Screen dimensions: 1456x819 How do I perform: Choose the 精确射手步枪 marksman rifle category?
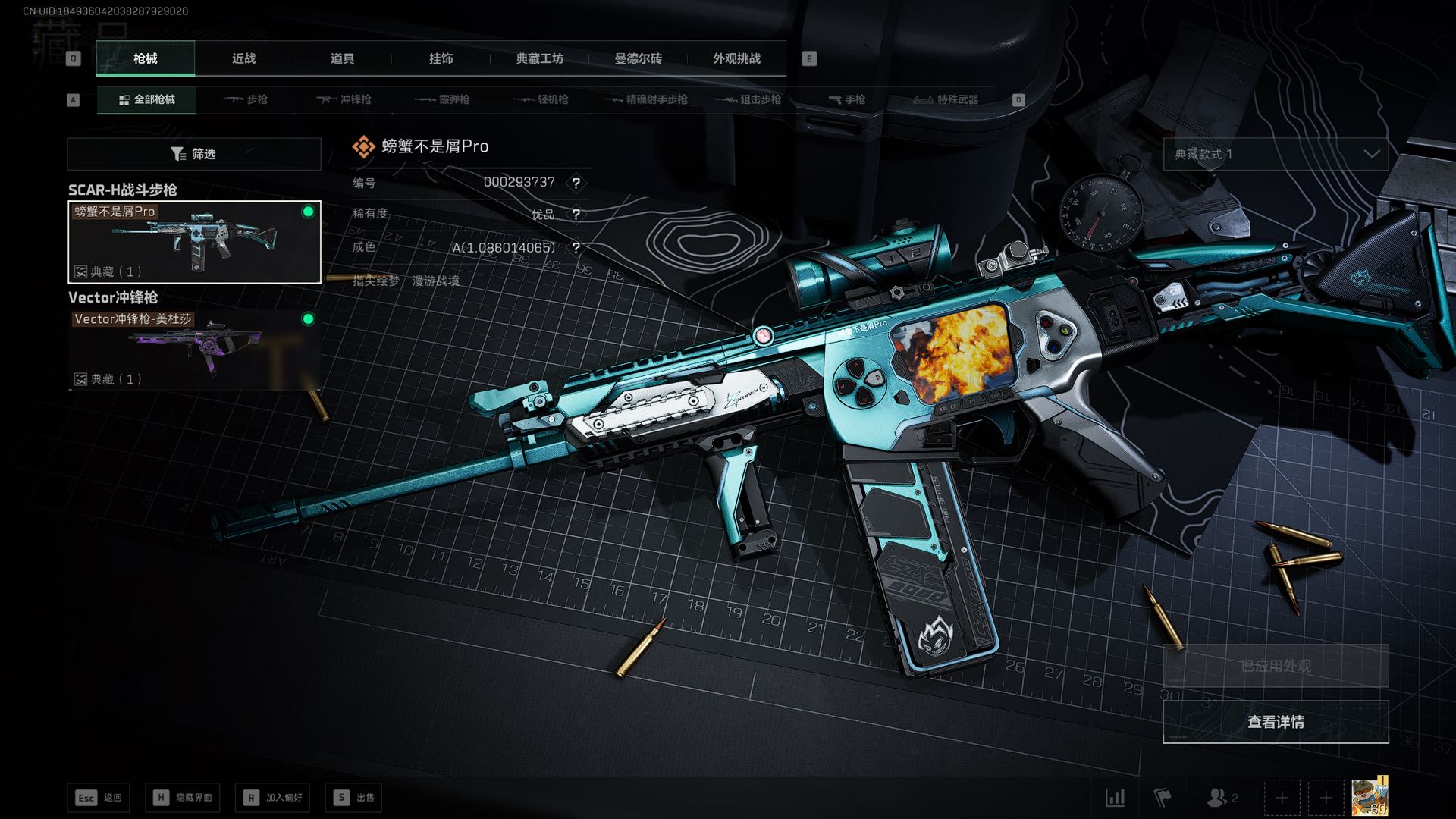[x=645, y=99]
